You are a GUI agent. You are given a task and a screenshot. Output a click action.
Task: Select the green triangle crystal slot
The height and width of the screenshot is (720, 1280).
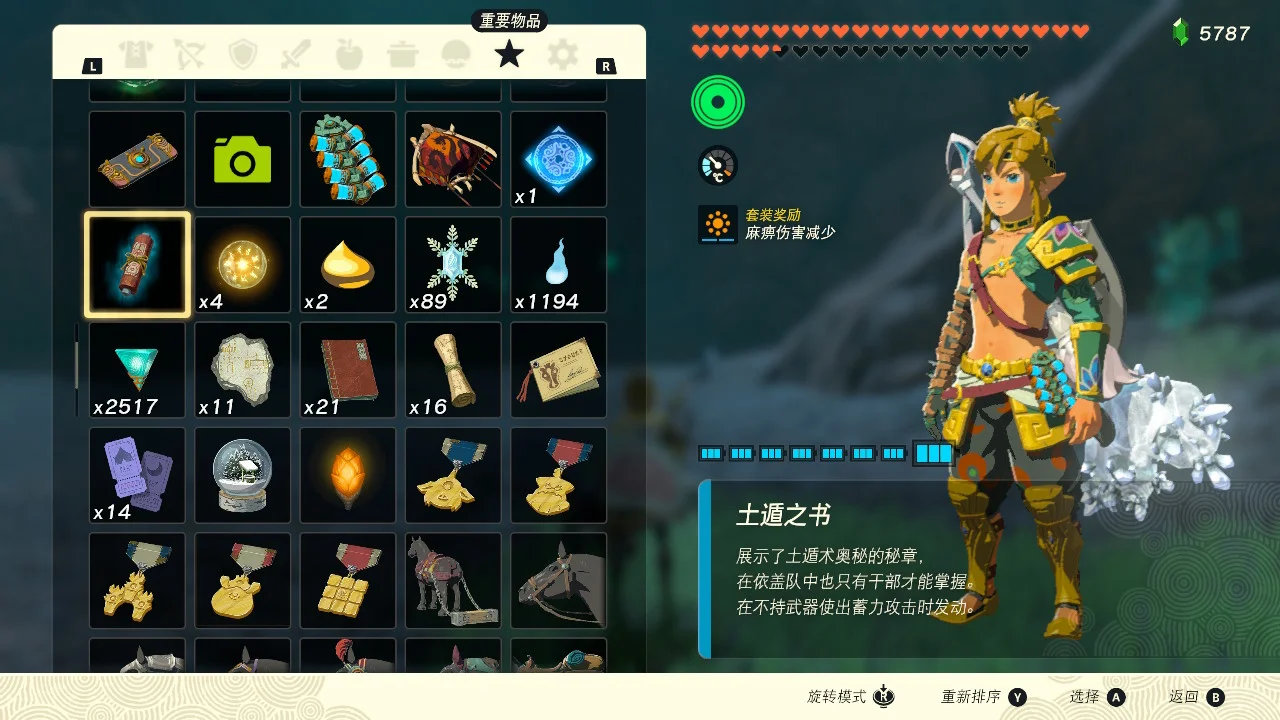[x=137, y=370]
